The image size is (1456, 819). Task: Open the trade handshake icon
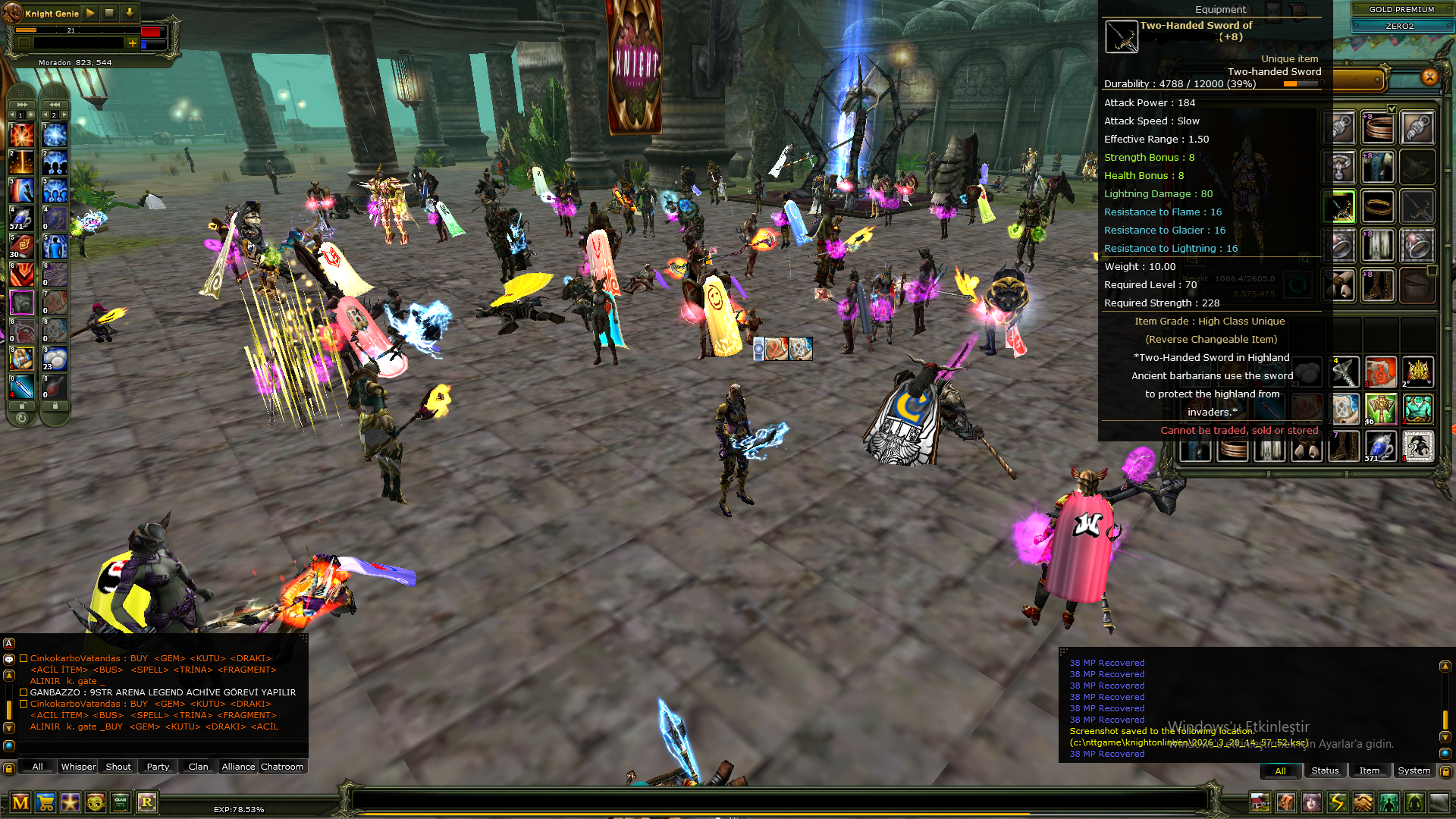(1363, 801)
